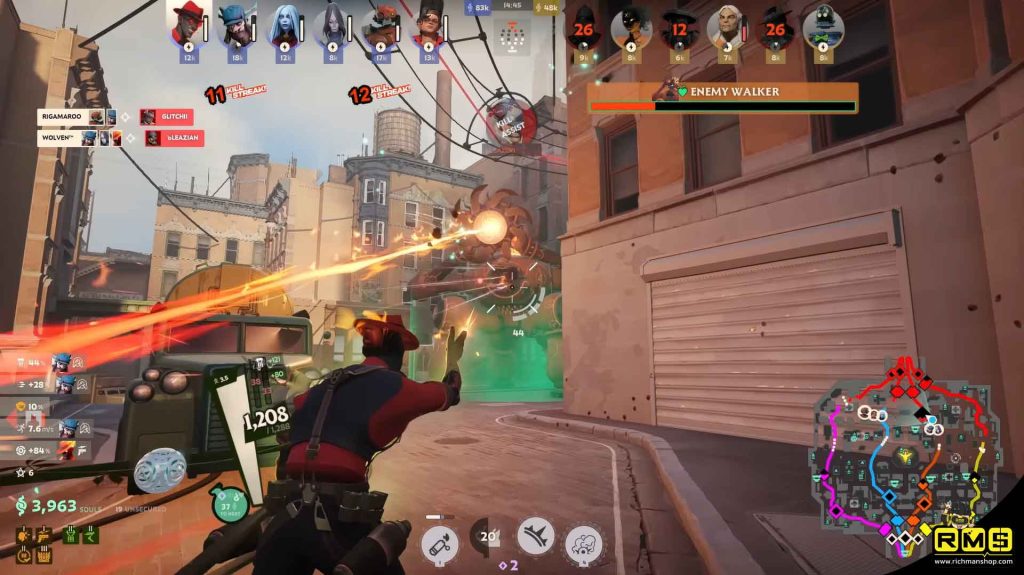Activate the dynamite stick ability
The width and height of the screenshot is (1024, 575).
(x=439, y=544)
